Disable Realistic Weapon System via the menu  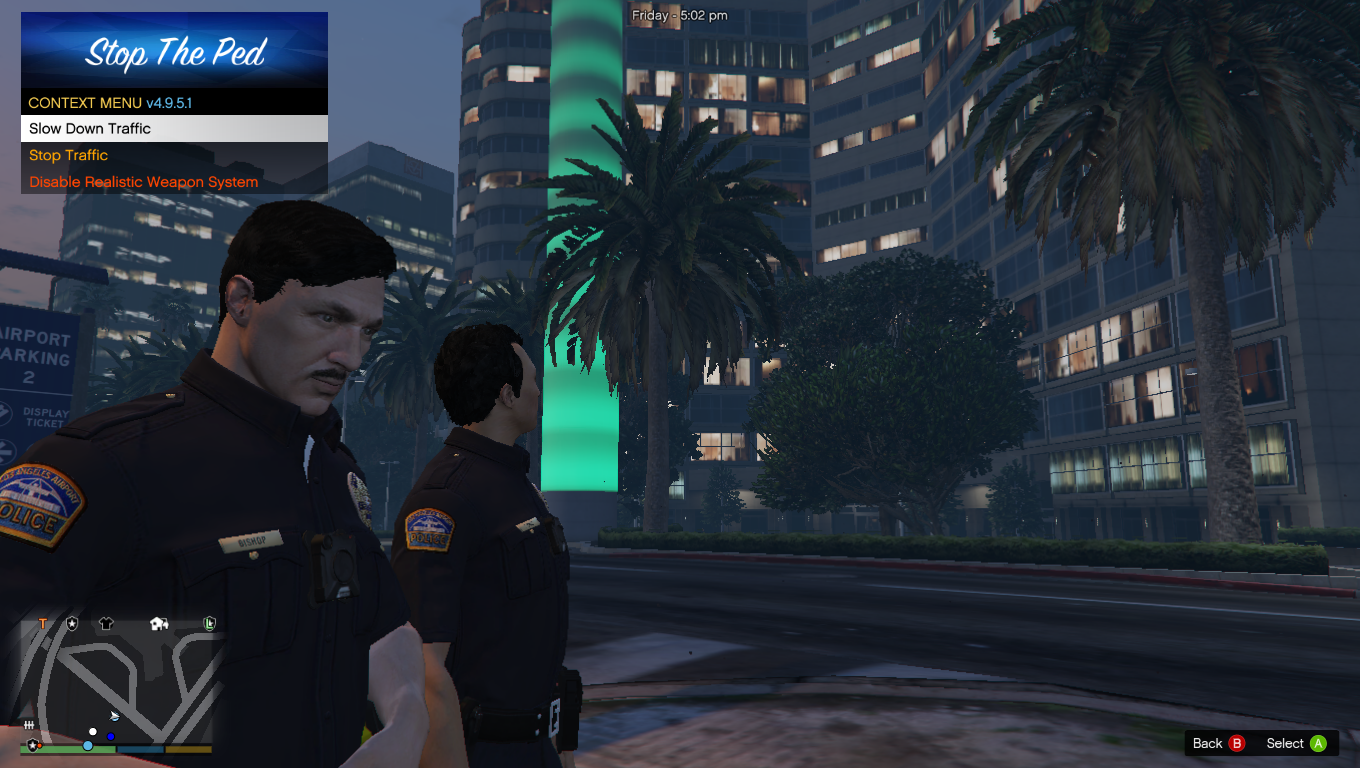pyautogui.click(x=143, y=182)
